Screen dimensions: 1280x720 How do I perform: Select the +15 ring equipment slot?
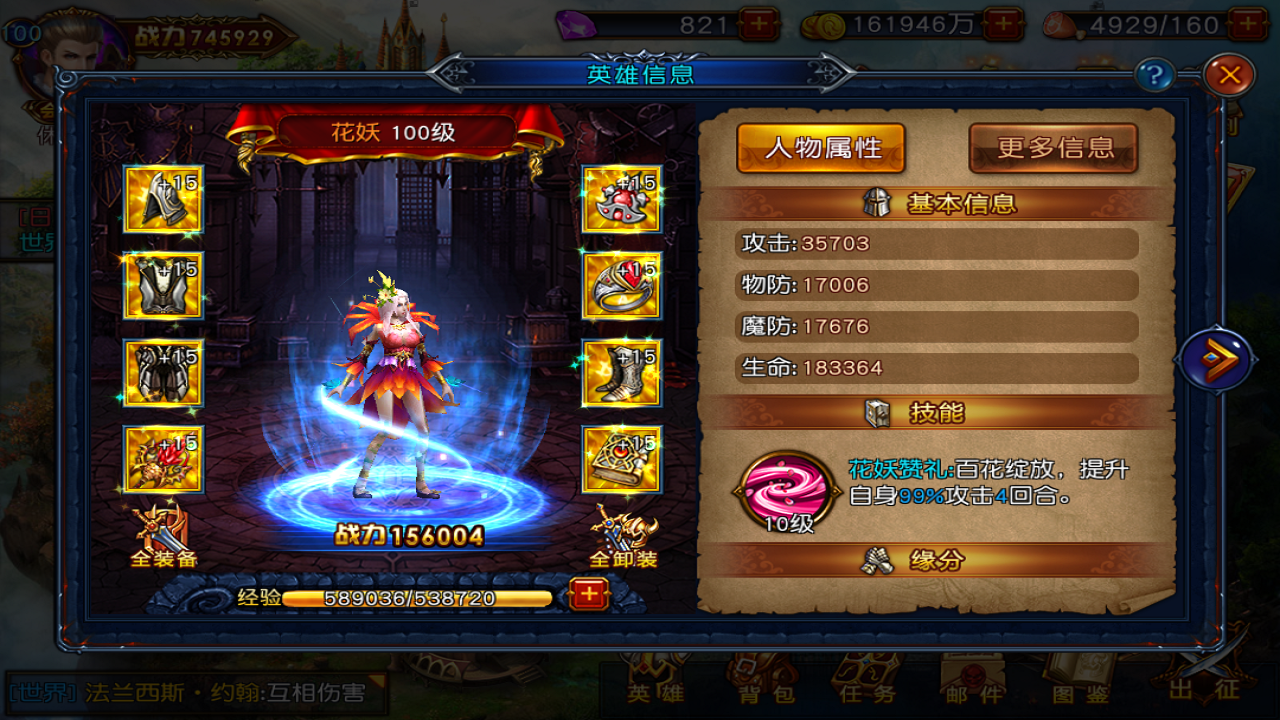pyautogui.click(x=621, y=287)
